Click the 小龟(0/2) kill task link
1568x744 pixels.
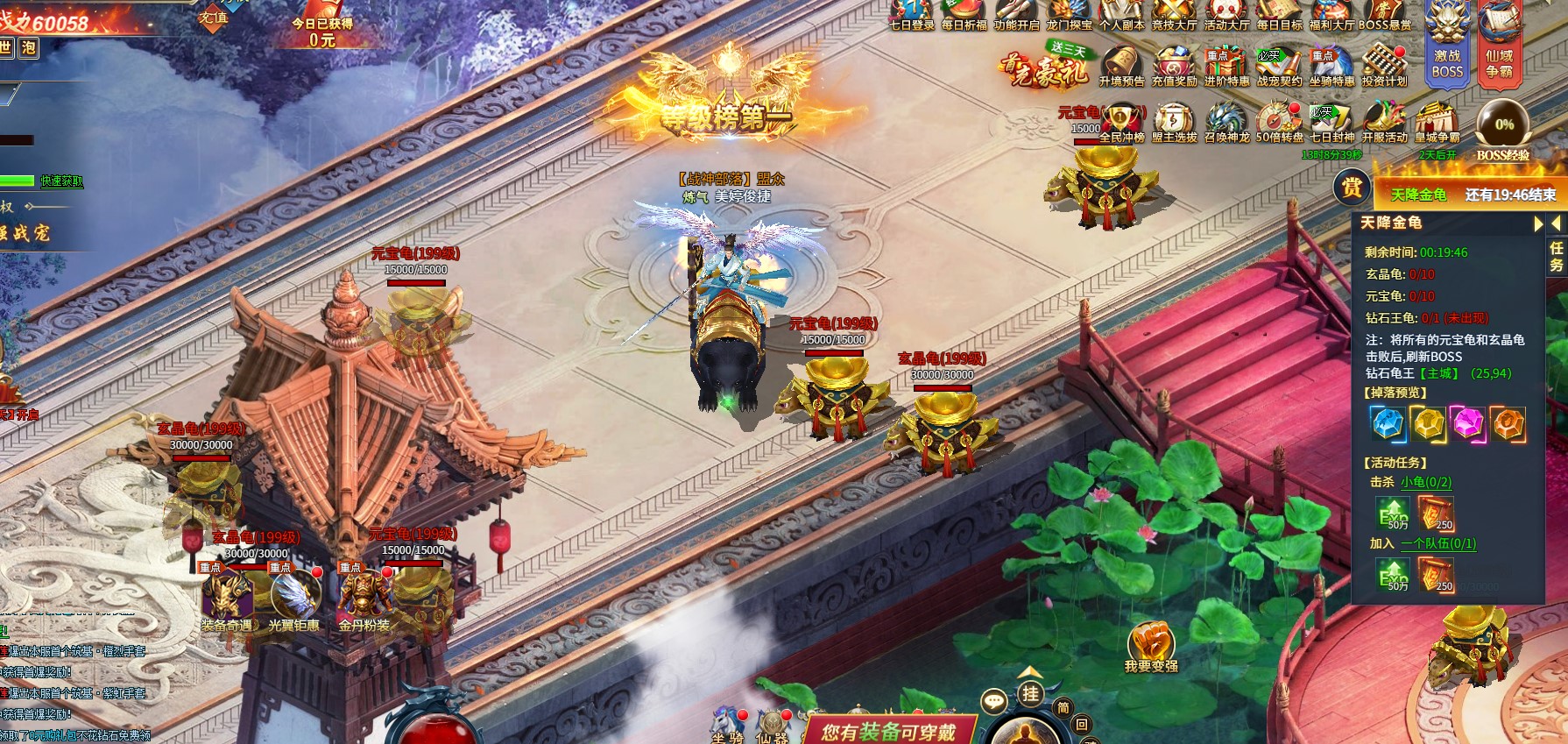[x=1425, y=482]
